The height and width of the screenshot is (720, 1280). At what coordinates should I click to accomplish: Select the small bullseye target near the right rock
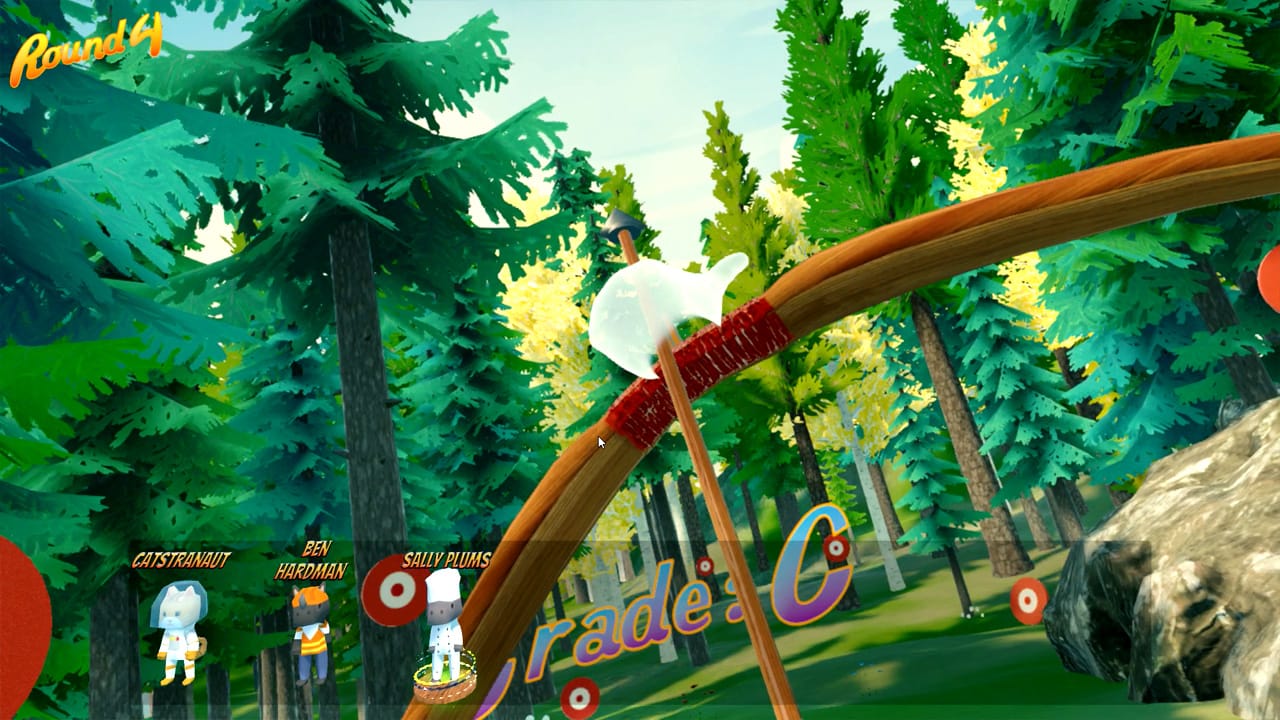click(1028, 600)
